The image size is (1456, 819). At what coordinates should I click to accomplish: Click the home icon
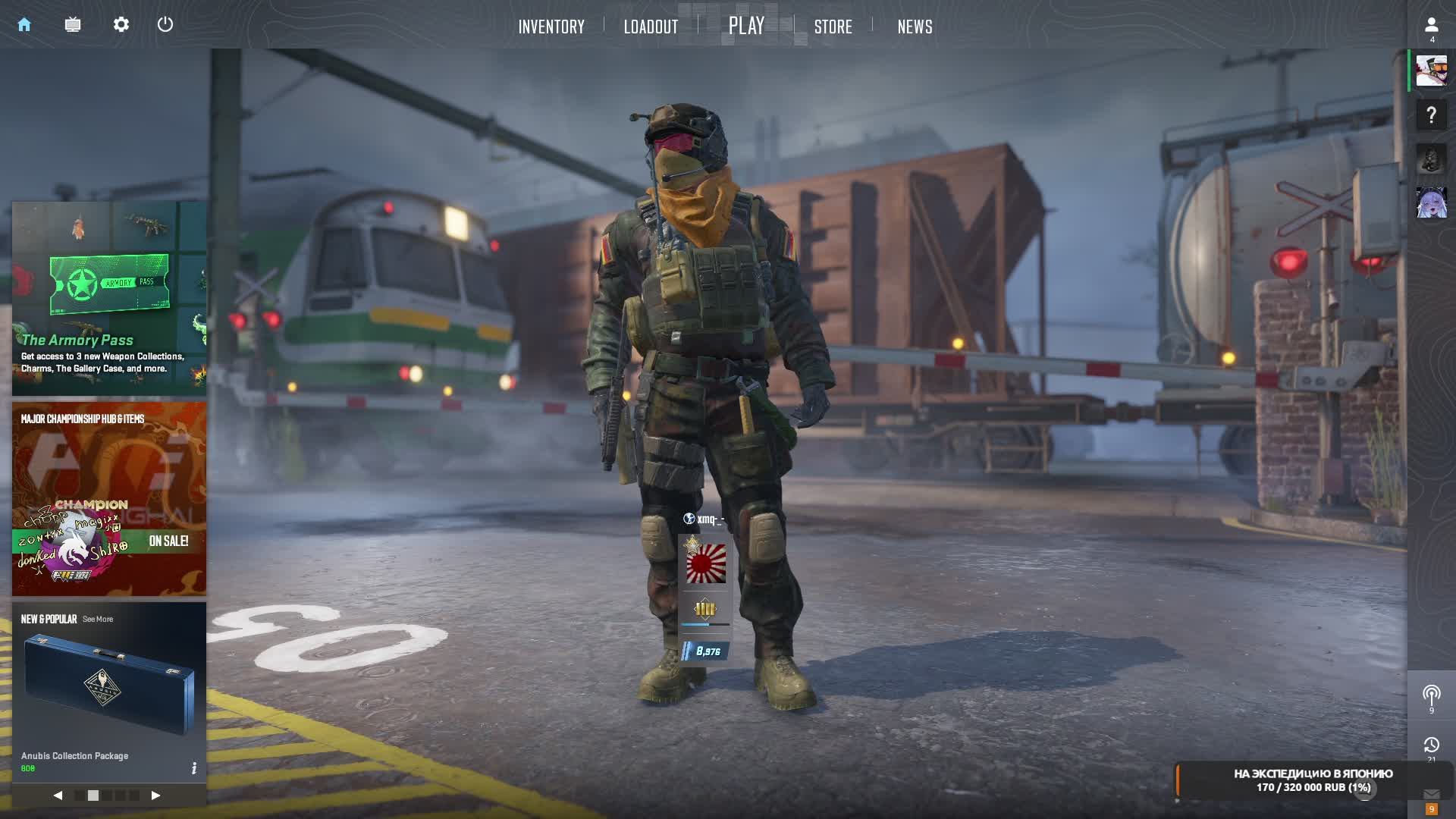[24, 24]
